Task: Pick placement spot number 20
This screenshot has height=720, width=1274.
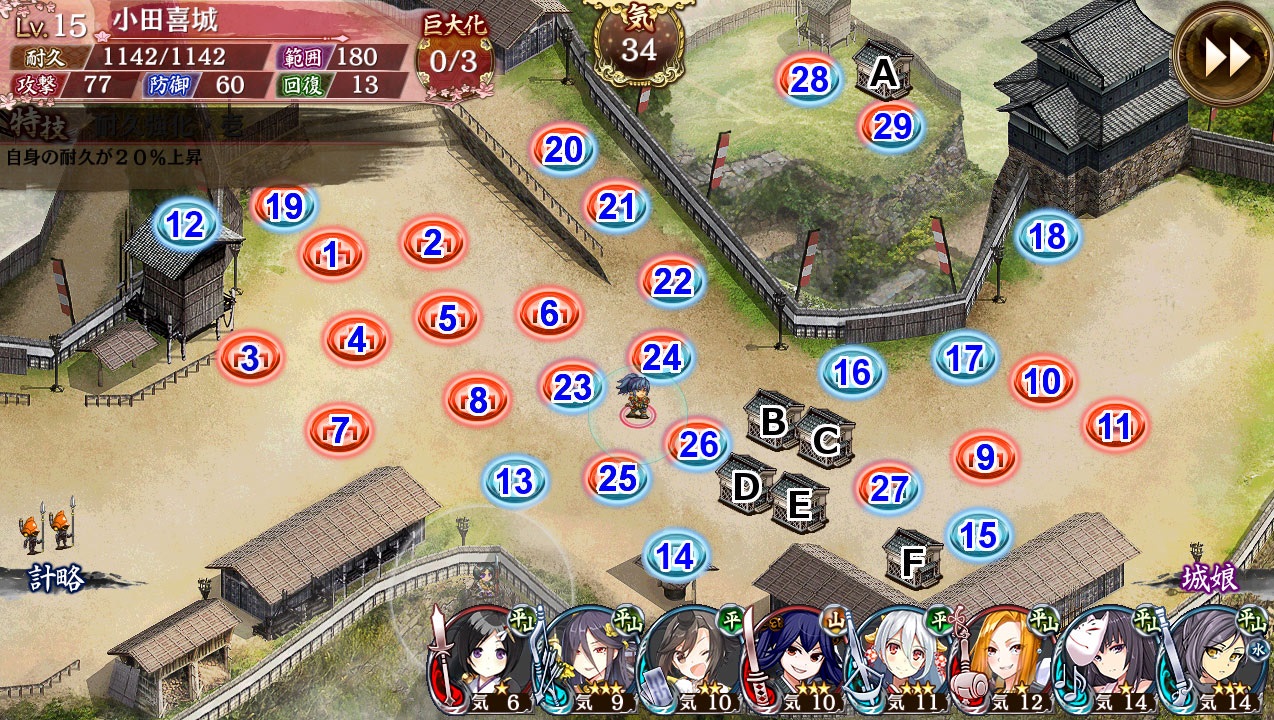Action: click(x=564, y=150)
